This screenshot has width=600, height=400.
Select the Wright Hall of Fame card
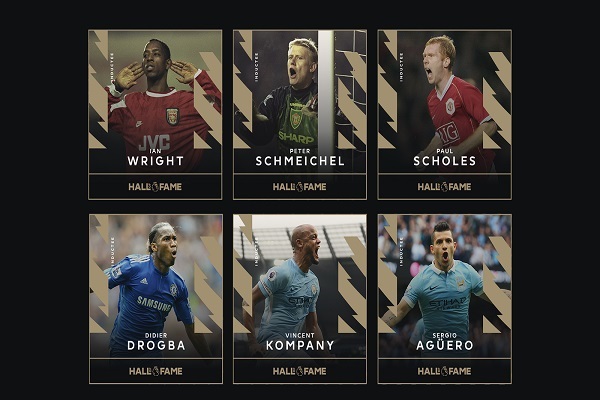155,114
